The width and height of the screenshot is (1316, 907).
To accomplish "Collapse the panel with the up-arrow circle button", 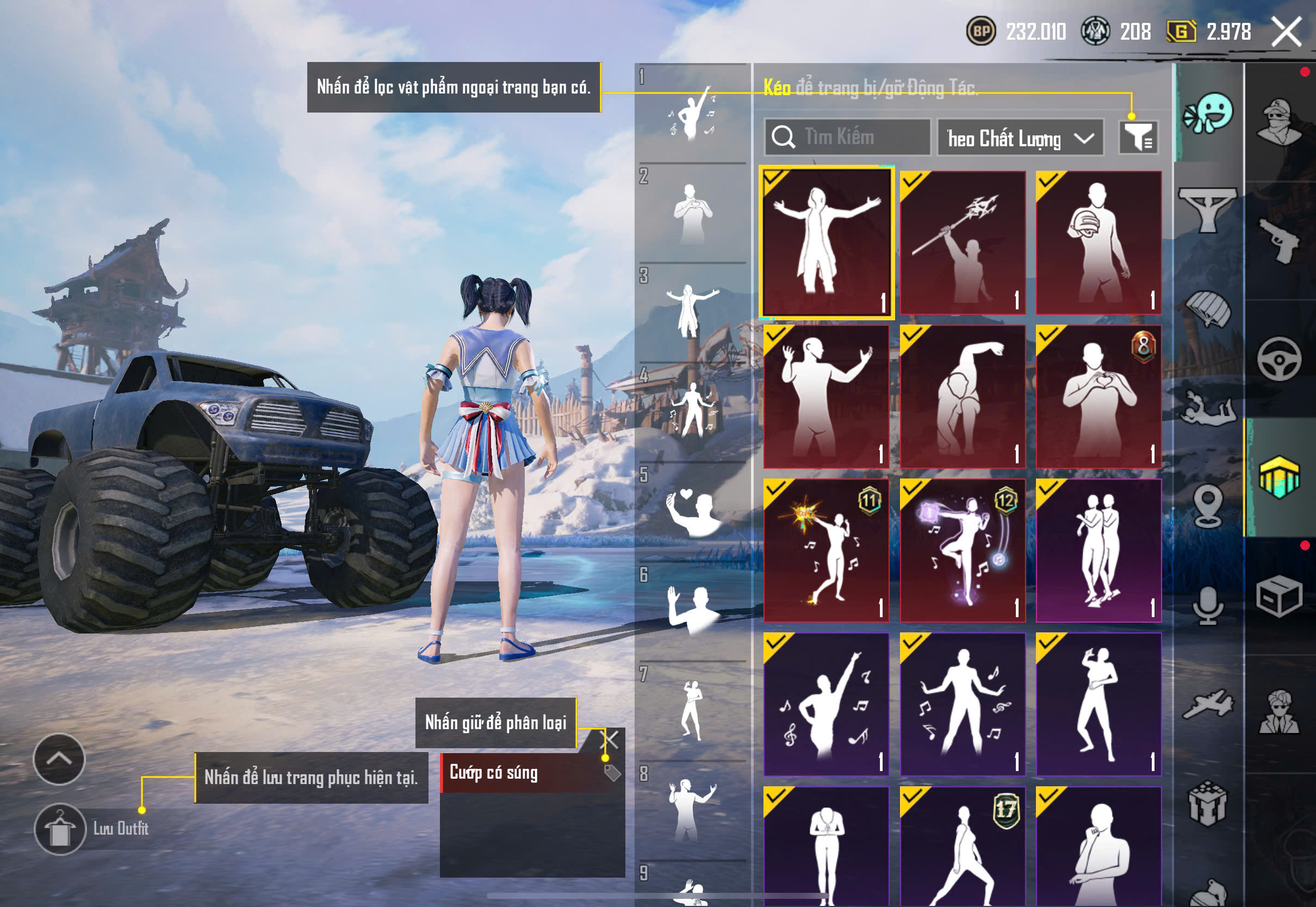I will click(x=59, y=759).
